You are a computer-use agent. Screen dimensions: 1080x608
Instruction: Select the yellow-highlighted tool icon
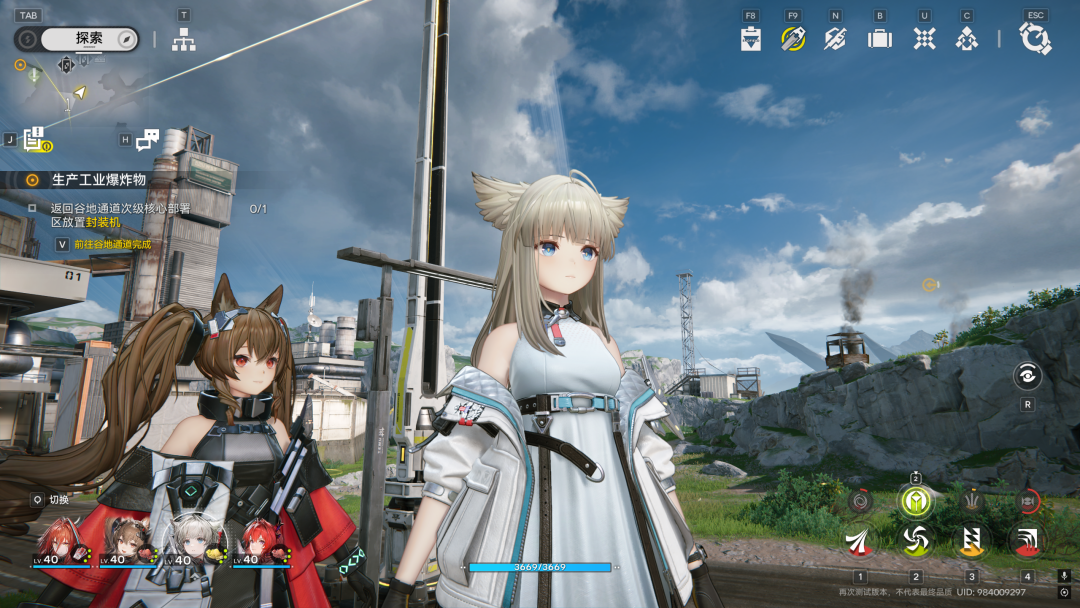793,39
